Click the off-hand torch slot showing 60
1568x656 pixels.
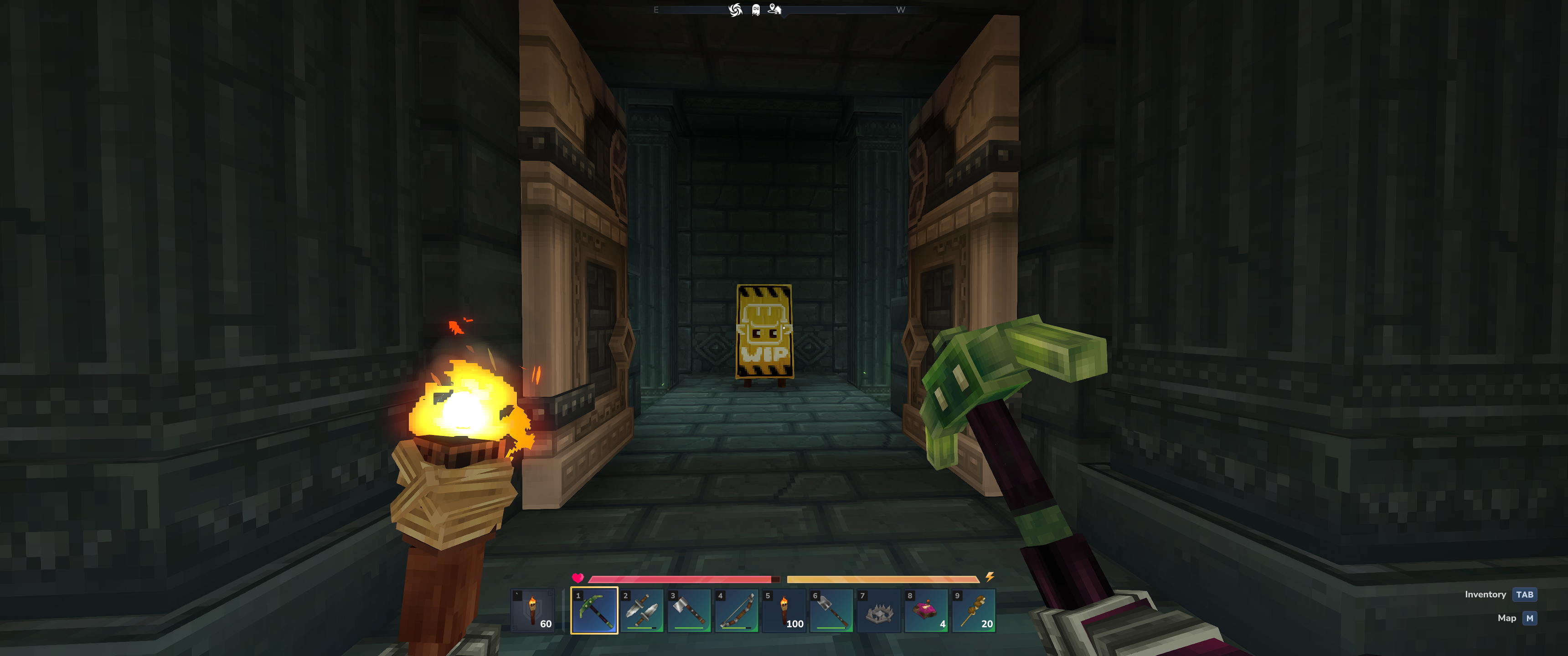tap(532, 610)
